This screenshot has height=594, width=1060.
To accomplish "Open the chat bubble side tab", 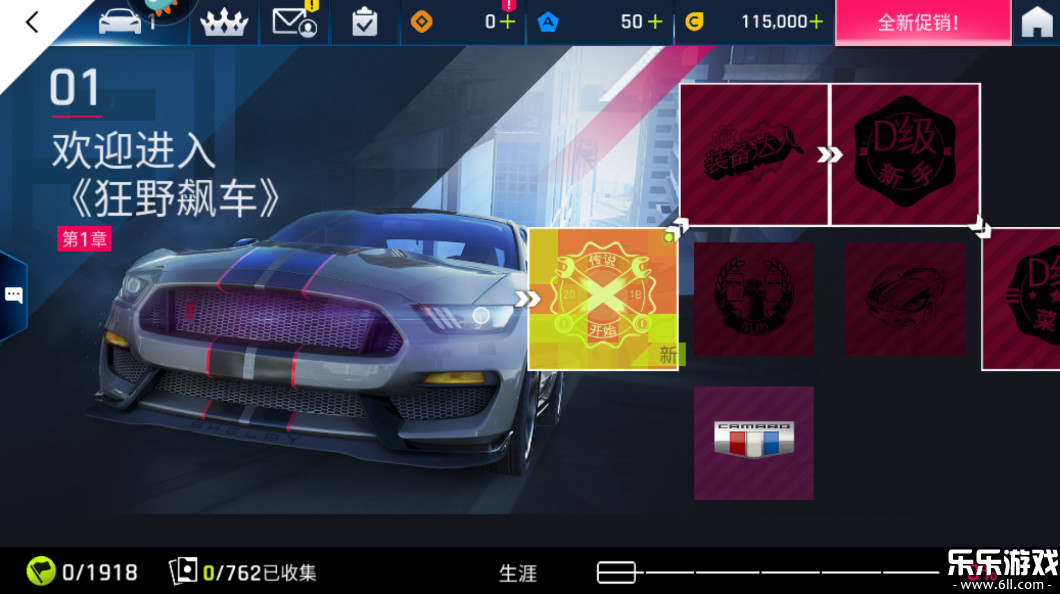I will [14, 295].
